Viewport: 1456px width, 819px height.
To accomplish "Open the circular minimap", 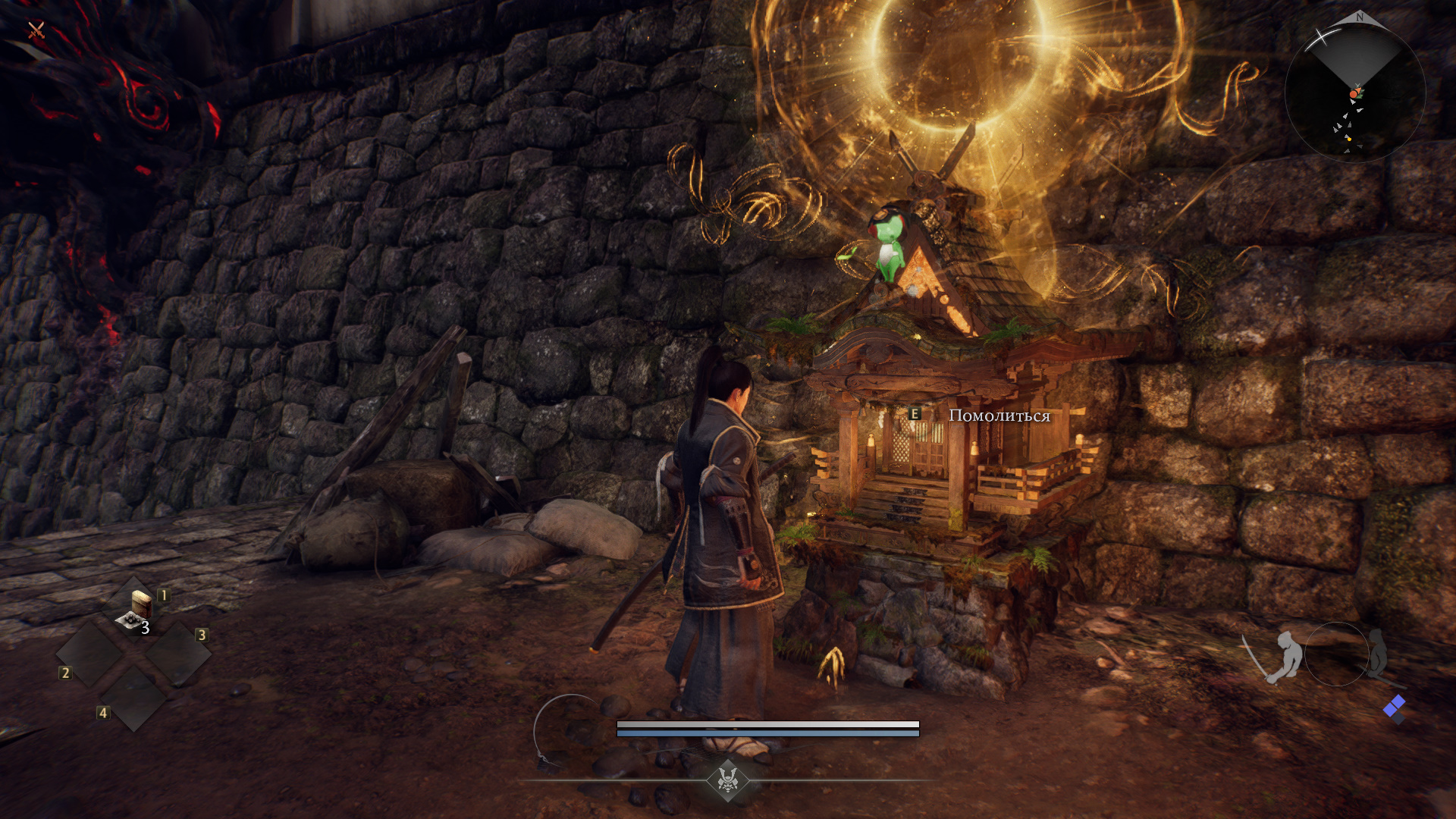I will (1355, 91).
